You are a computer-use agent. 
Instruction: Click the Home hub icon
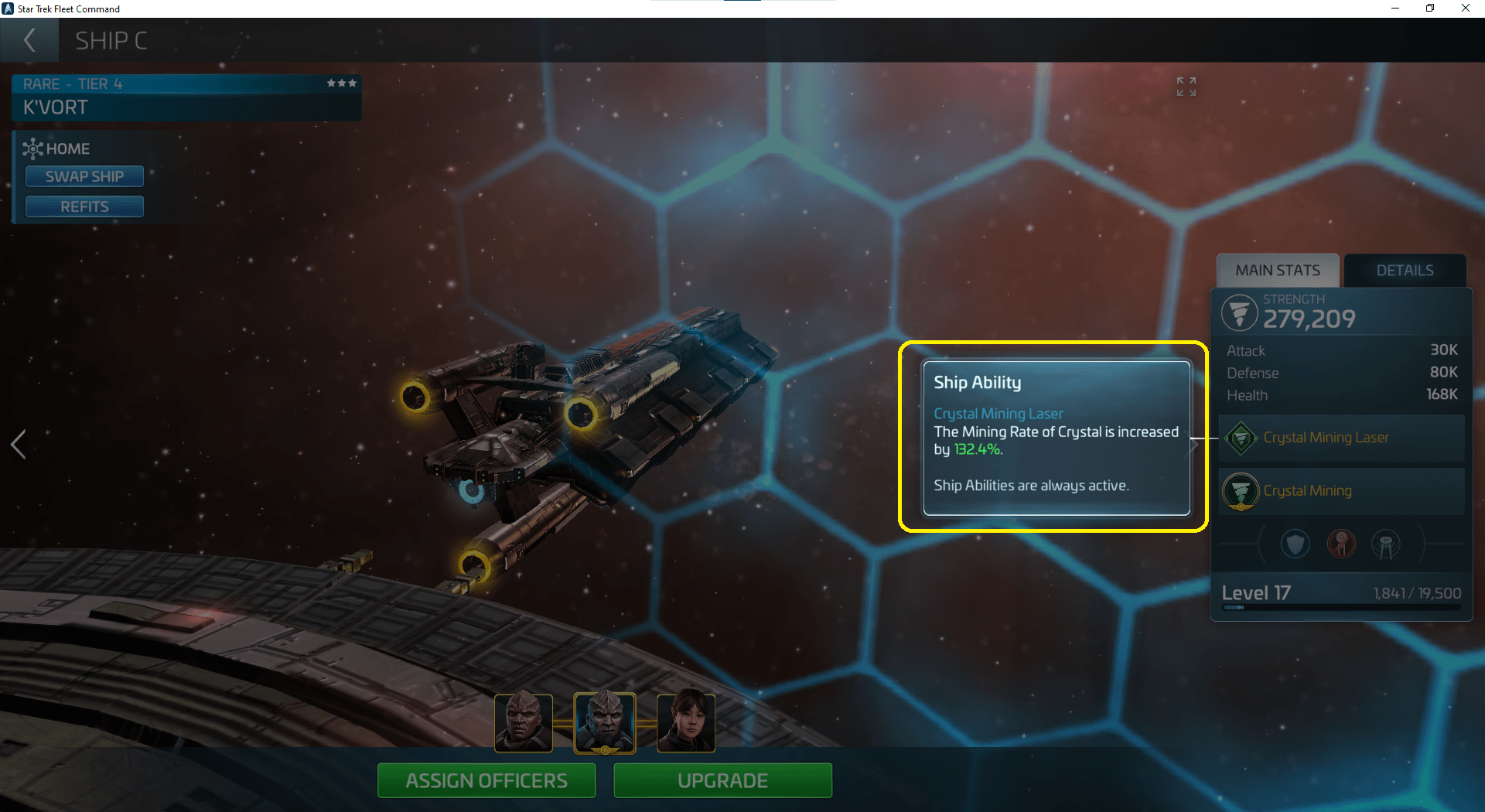coord(32,148)
